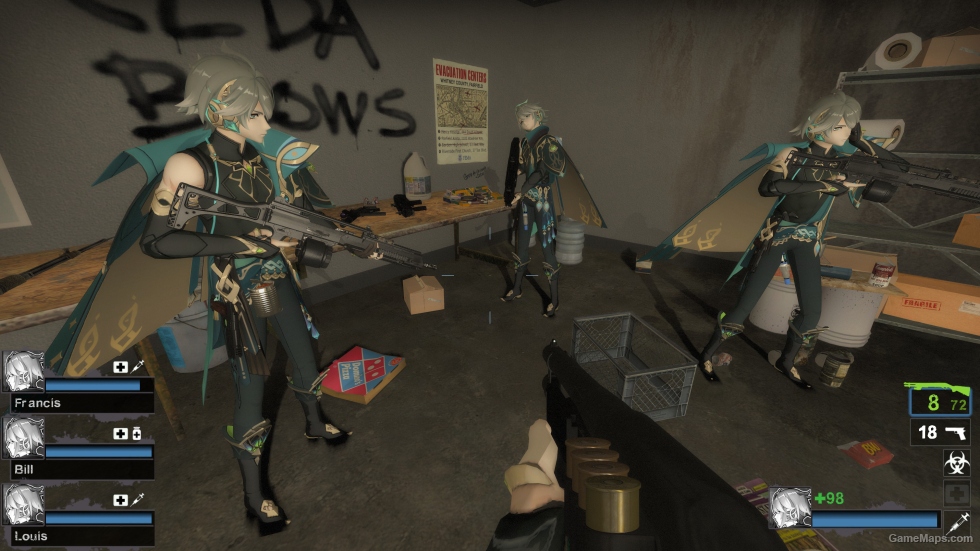The height and width of the screenshot is (551, 980).
Task: Select the primary shotgun weapon slot
Action: (x=939, y=400)
